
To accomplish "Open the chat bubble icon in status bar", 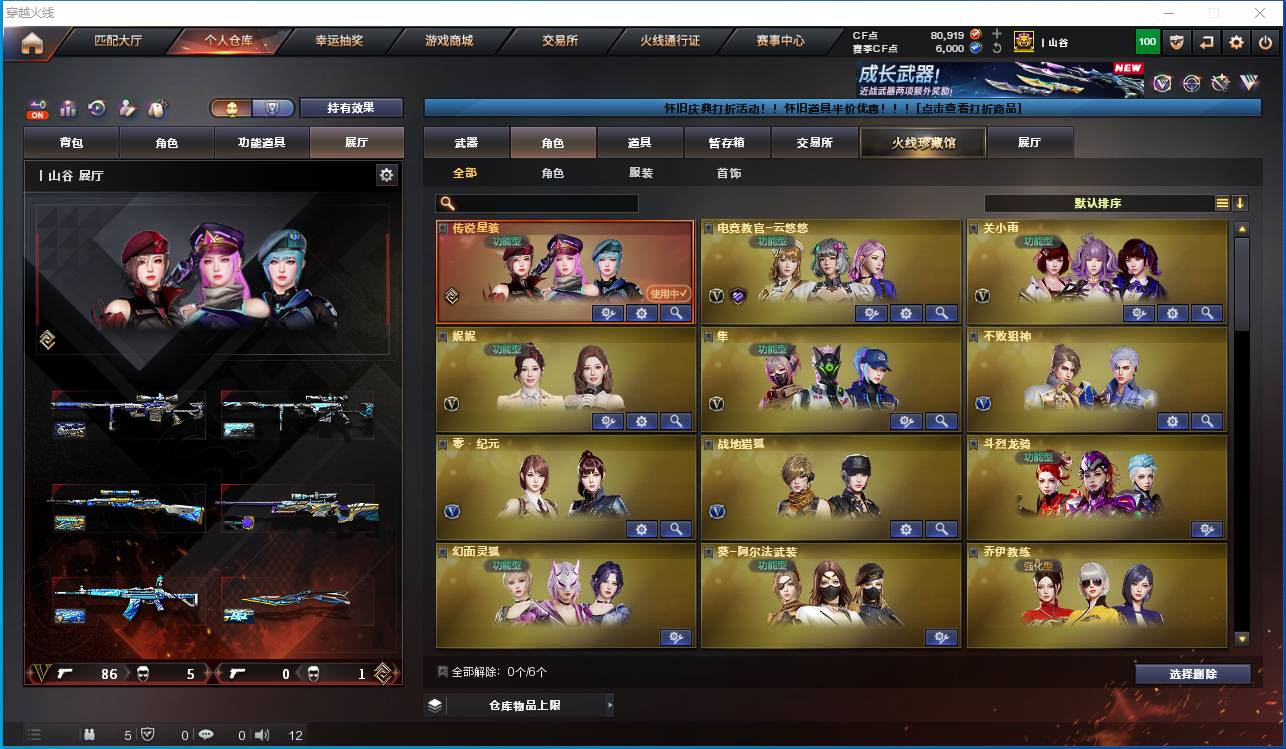I will point(205,734).
